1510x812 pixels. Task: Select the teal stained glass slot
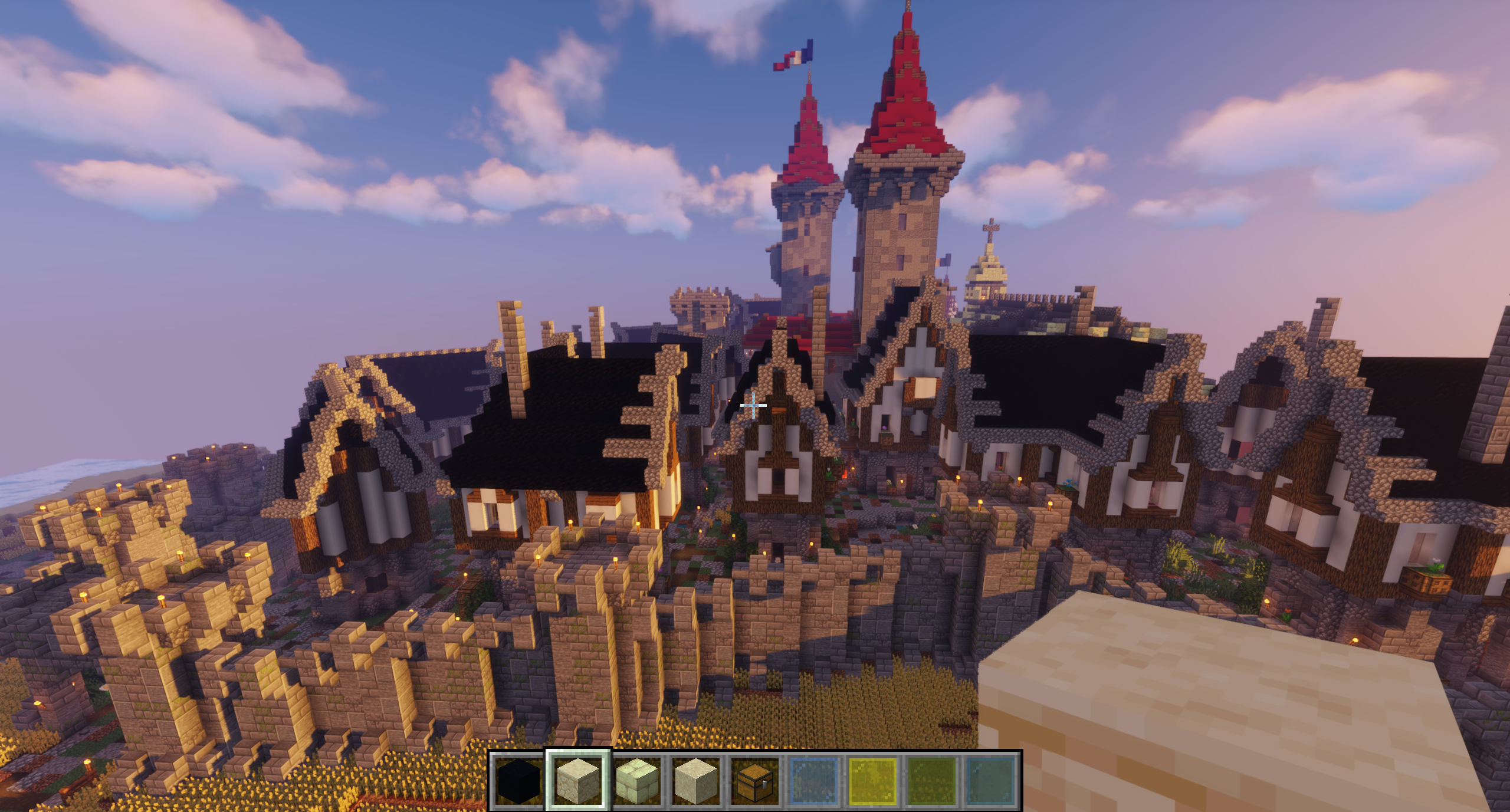(991, 781)
